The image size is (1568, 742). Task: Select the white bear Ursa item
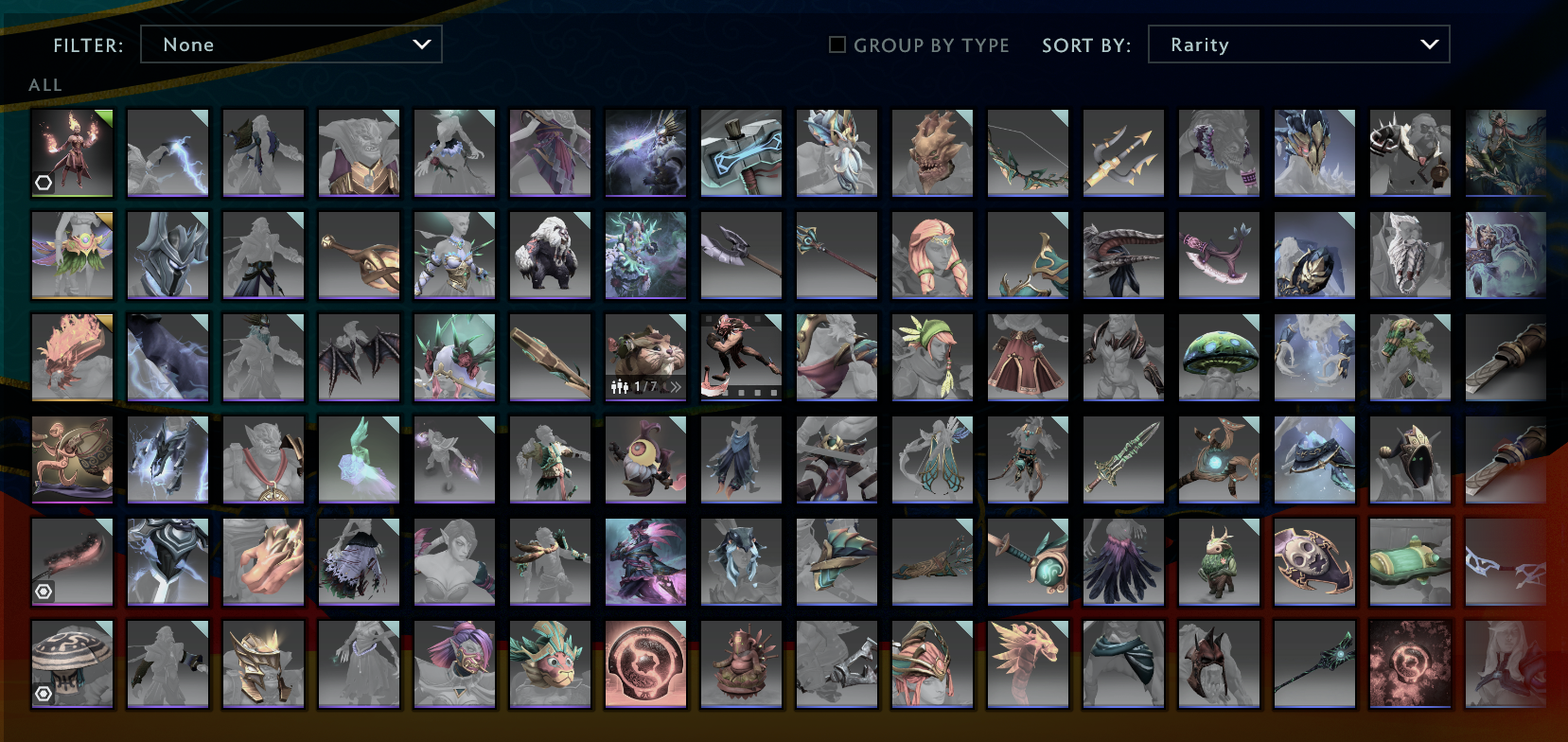[551, 255]
